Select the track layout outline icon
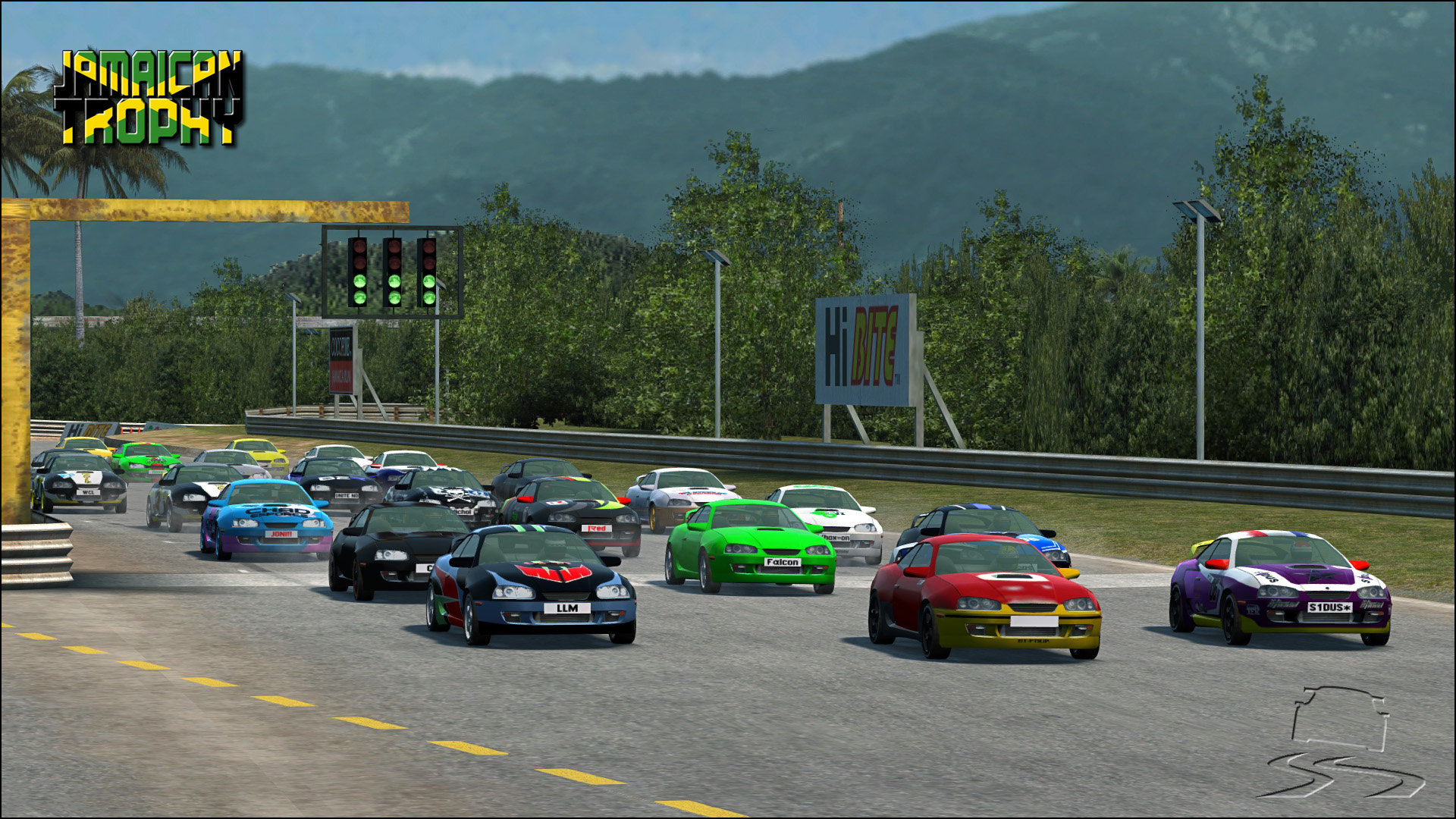 tap(1339, 718)
